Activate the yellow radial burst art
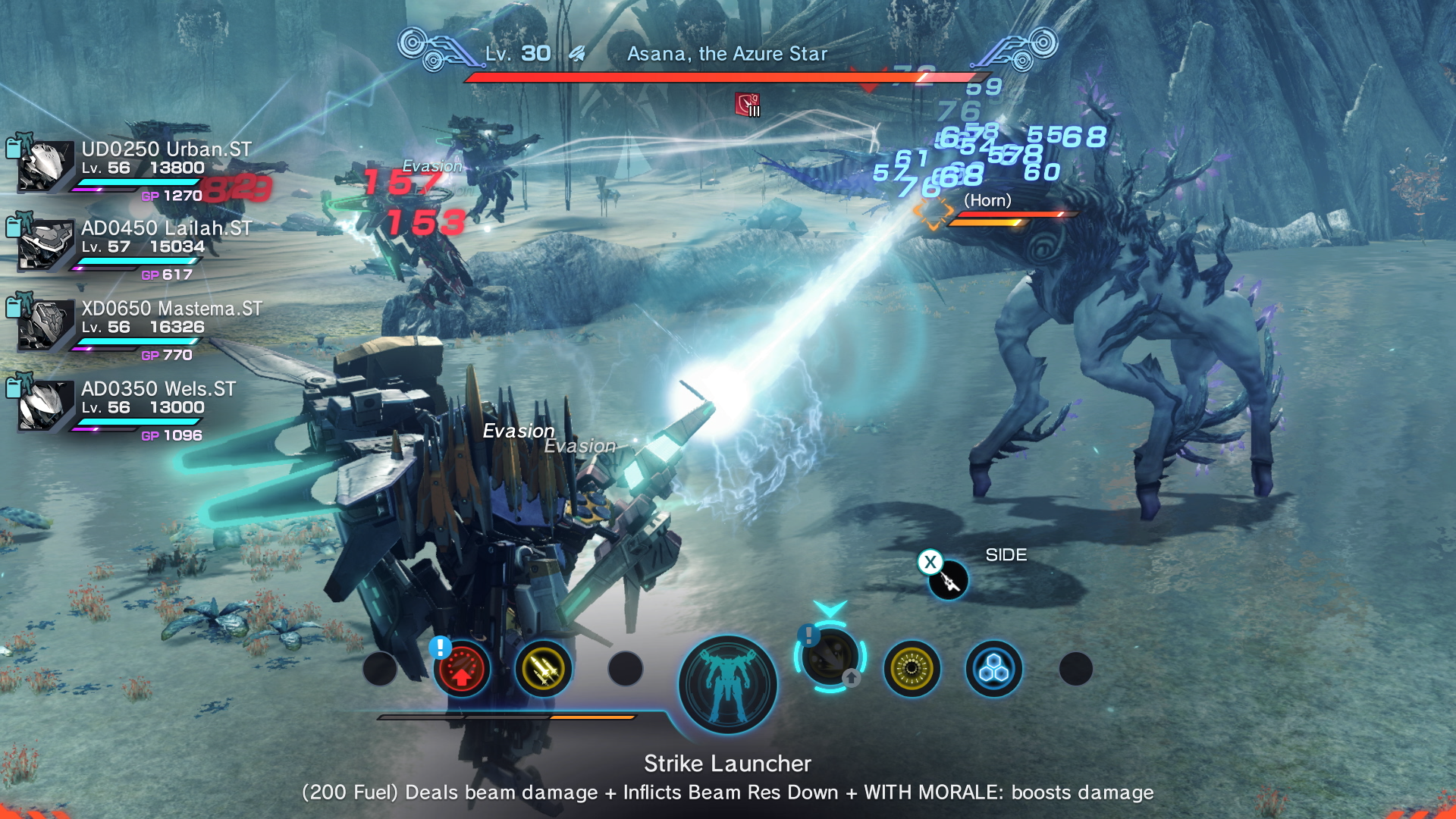 (912, 669)
